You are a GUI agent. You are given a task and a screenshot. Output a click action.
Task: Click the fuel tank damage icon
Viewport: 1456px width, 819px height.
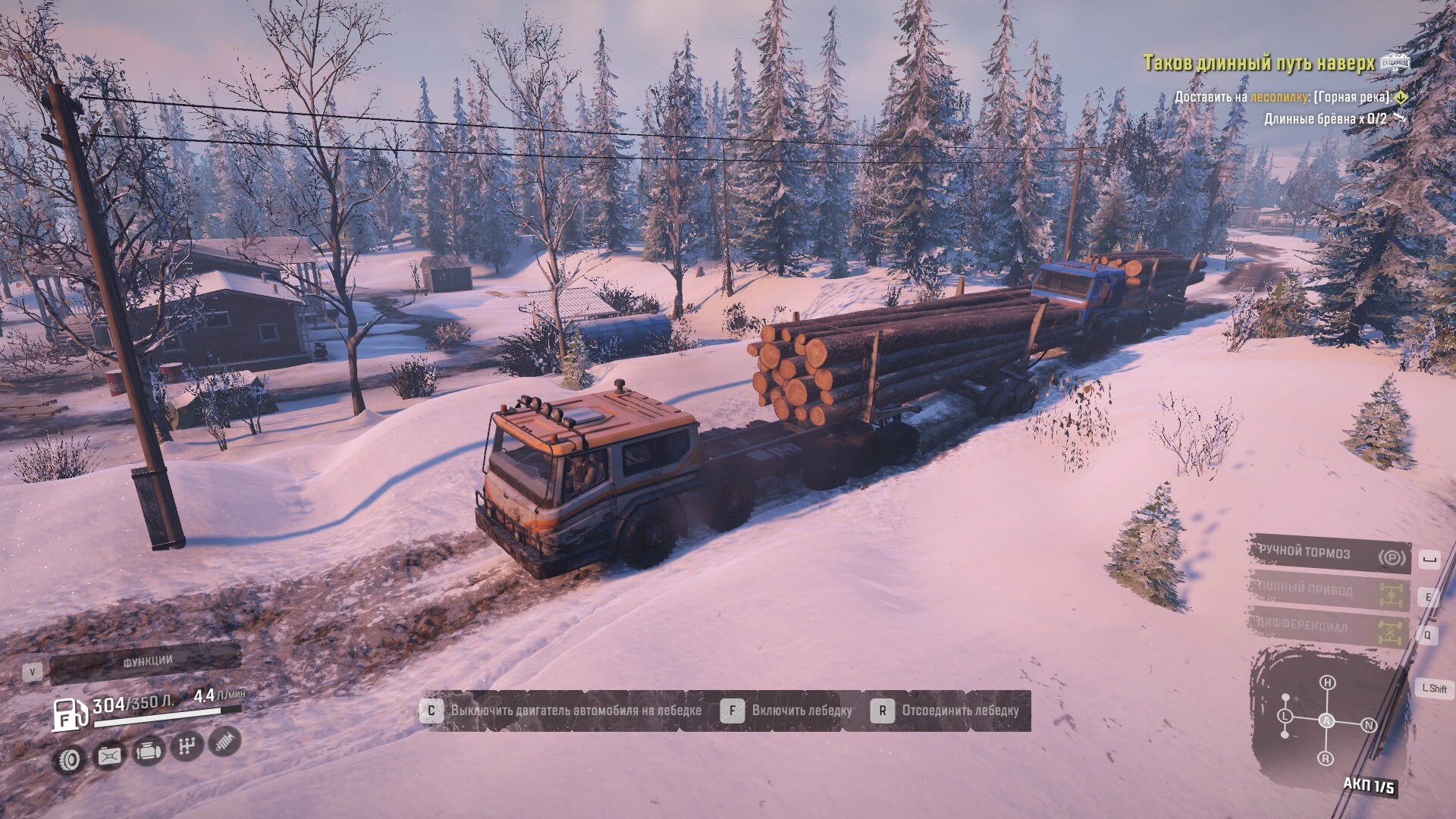110,755
